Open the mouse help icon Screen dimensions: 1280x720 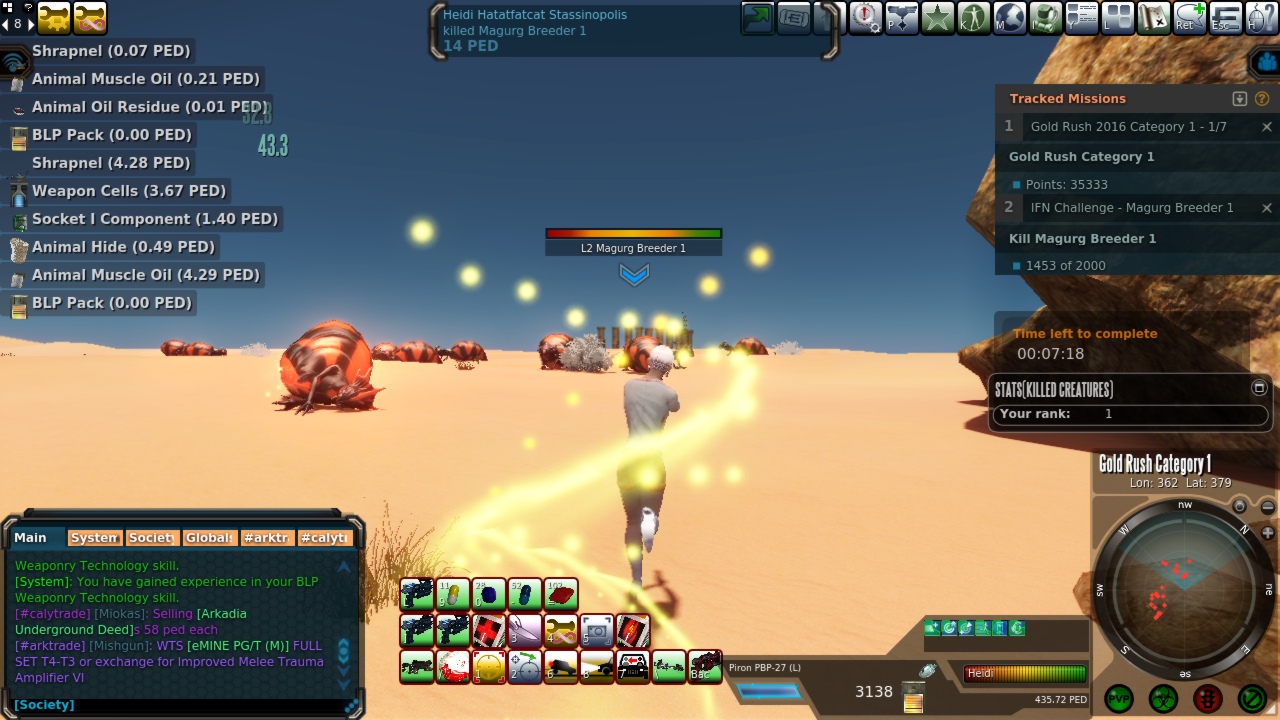[1262, 18]
